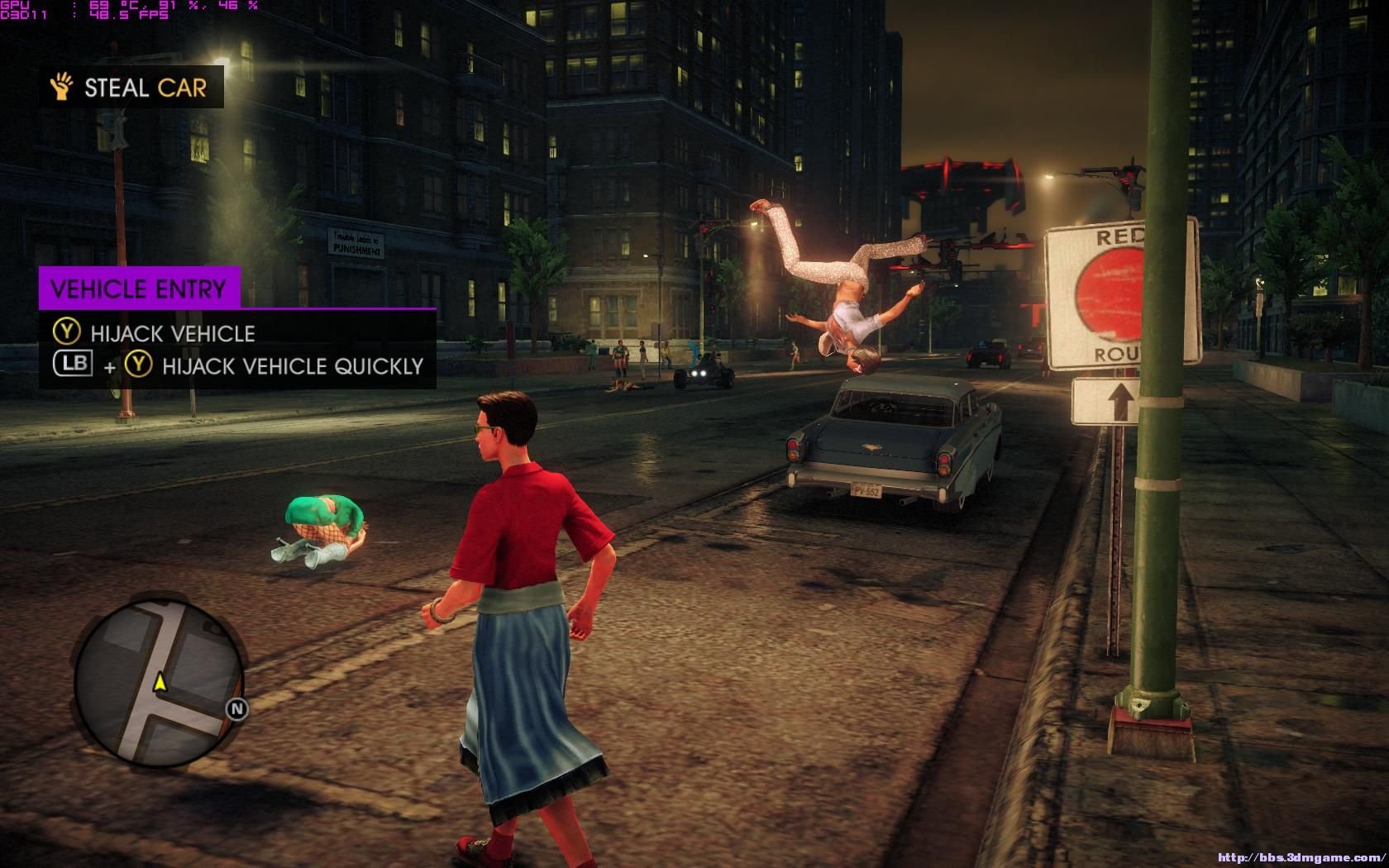The width and height of the screenshot is (1389, 868).
Task: Click the Vehicle Entry hint header
Action: (x=139, y=289)
